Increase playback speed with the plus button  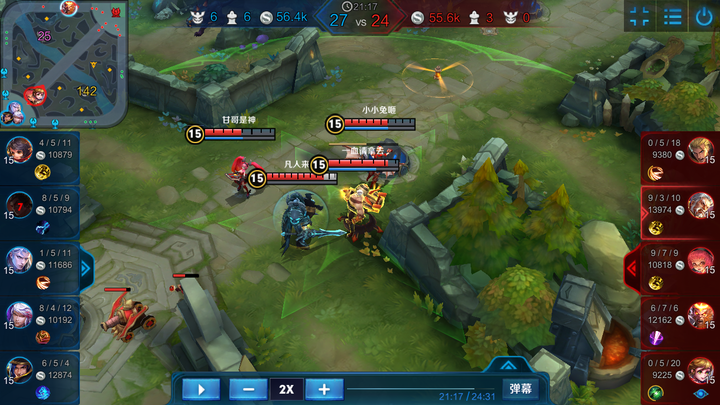(x=324, y=389)
